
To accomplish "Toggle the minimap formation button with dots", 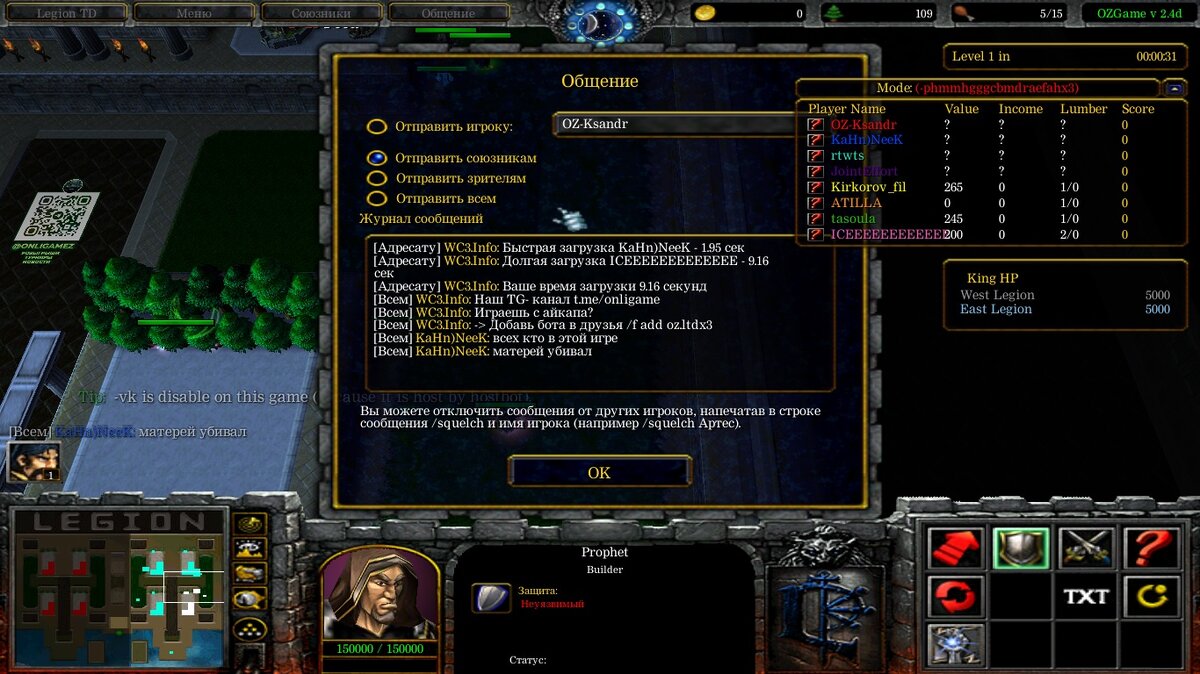I will coord(249,629).
